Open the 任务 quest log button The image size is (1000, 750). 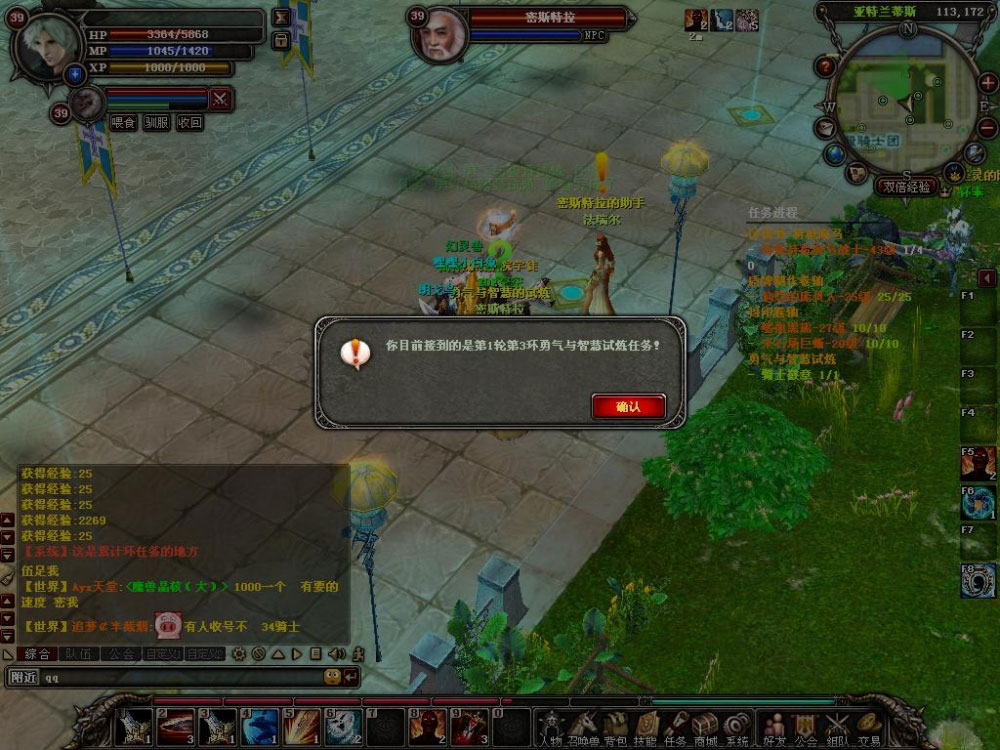click(x=676, y=726)
